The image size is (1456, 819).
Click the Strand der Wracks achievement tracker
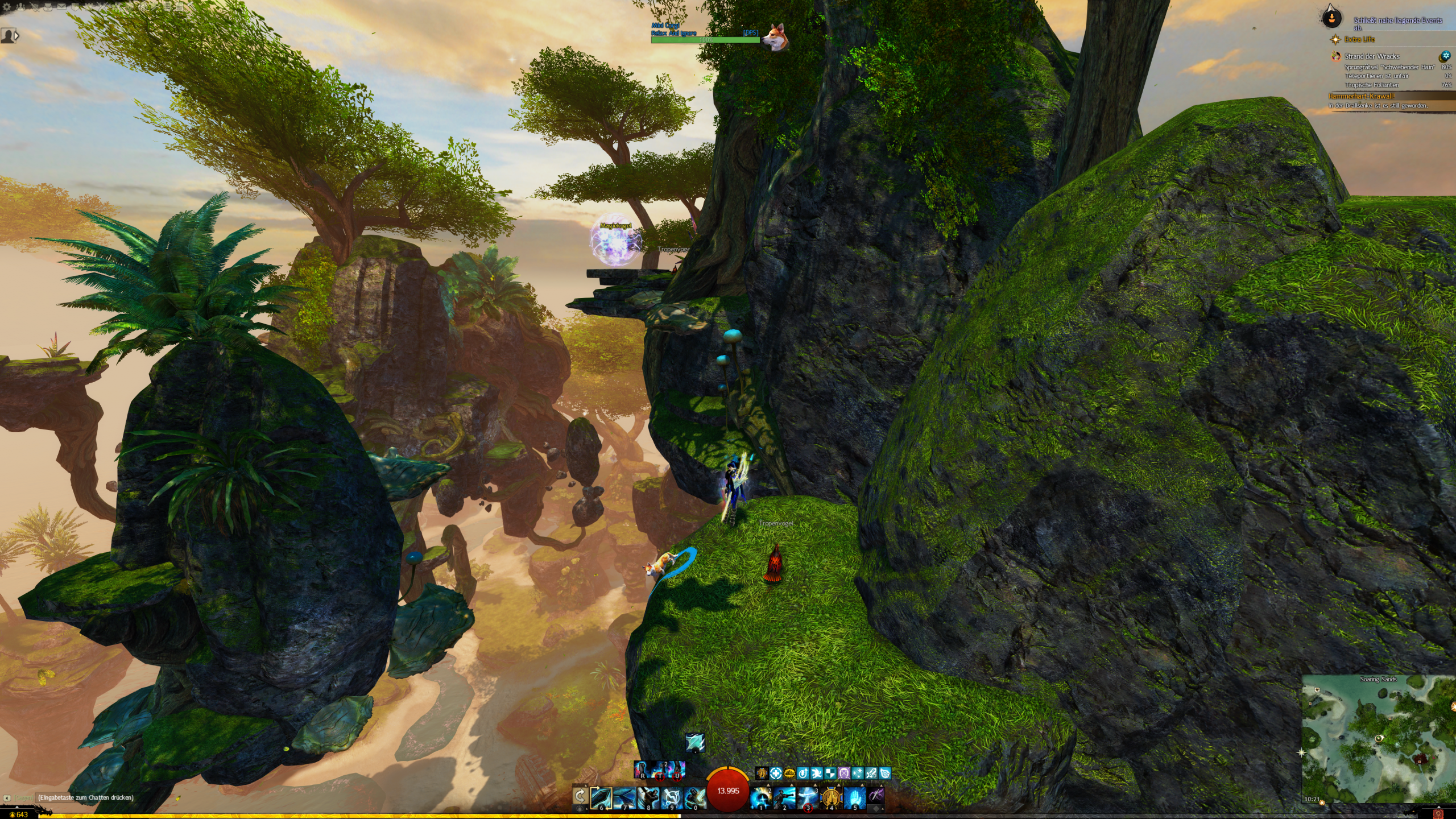tap(1372, 56)
